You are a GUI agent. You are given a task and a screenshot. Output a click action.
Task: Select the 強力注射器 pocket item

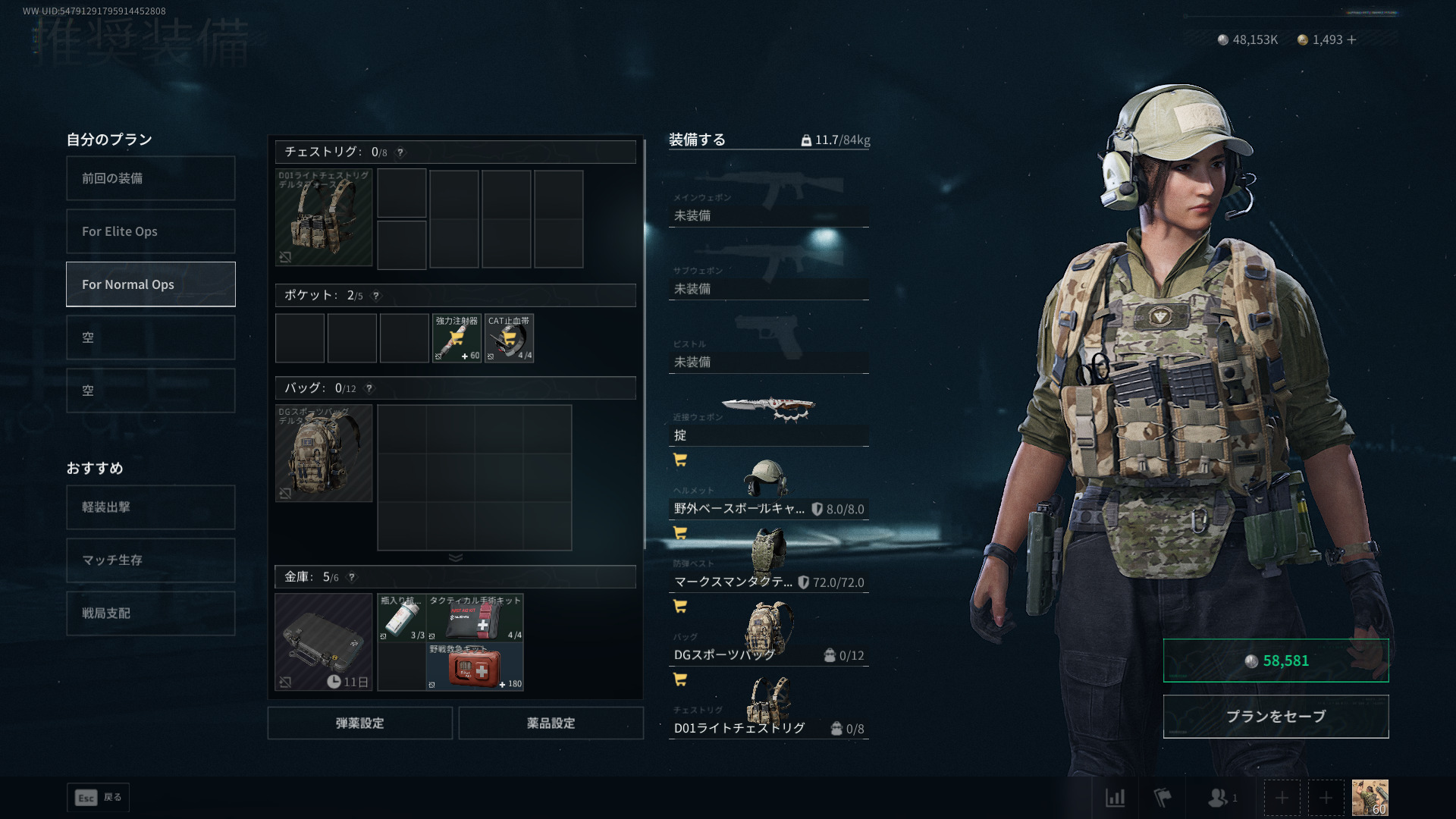[x=457, y=338]
